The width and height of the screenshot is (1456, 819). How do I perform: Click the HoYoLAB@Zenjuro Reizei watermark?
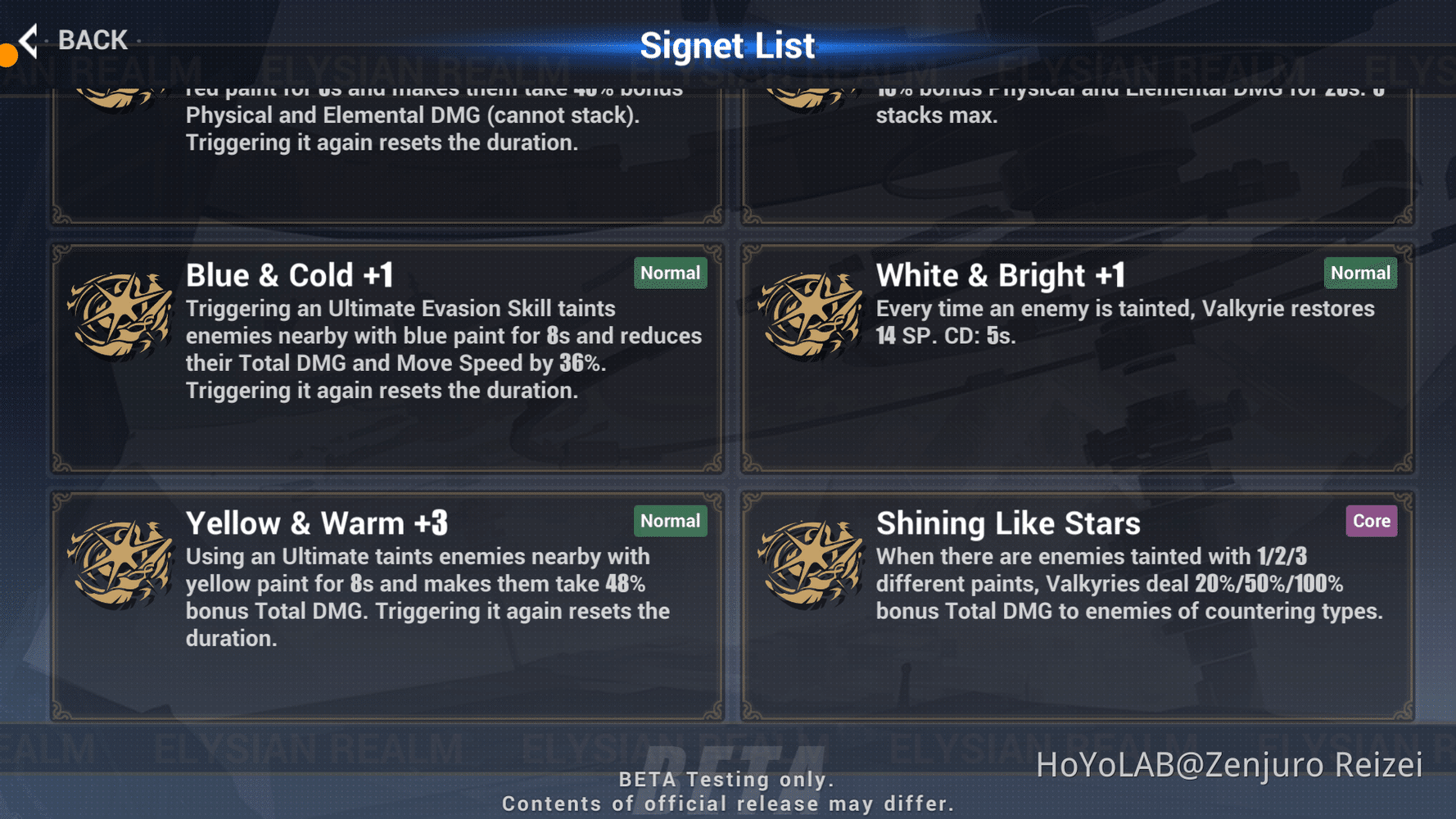coord(1230,765)
